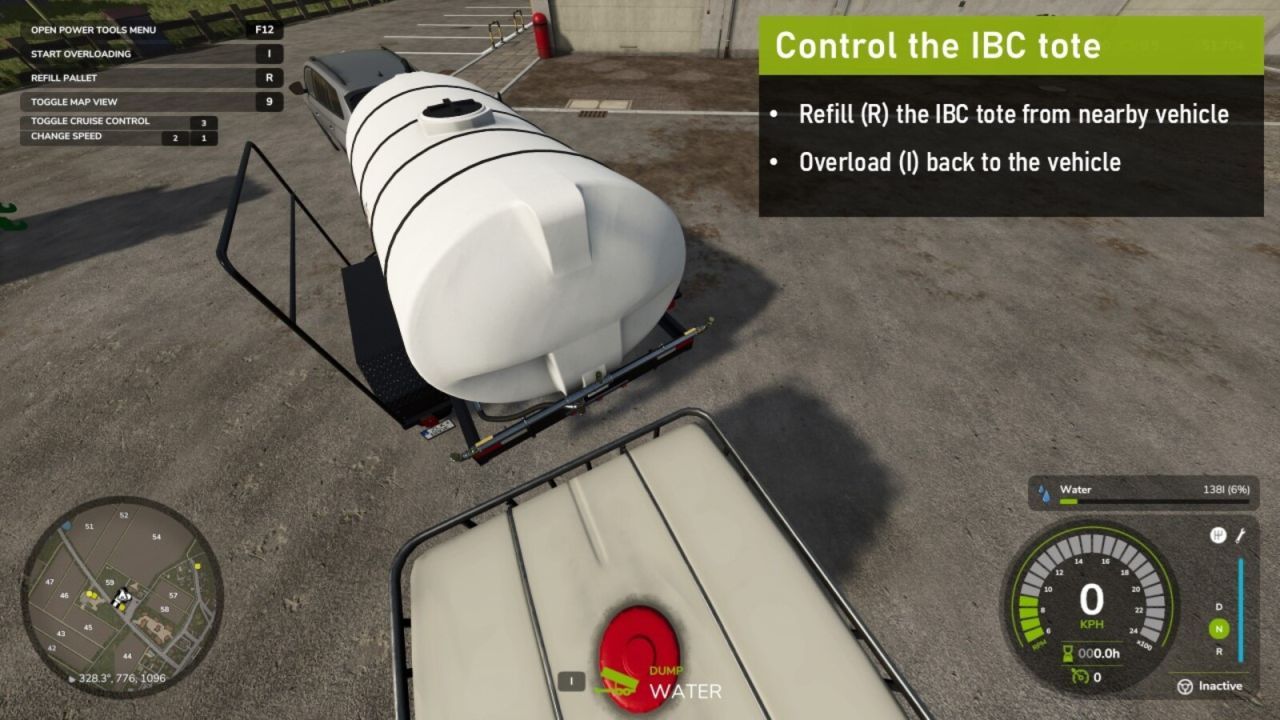1280x720 pixels.
Task: Click the Refill Pallet action
Action: click(x=63, y=77)
